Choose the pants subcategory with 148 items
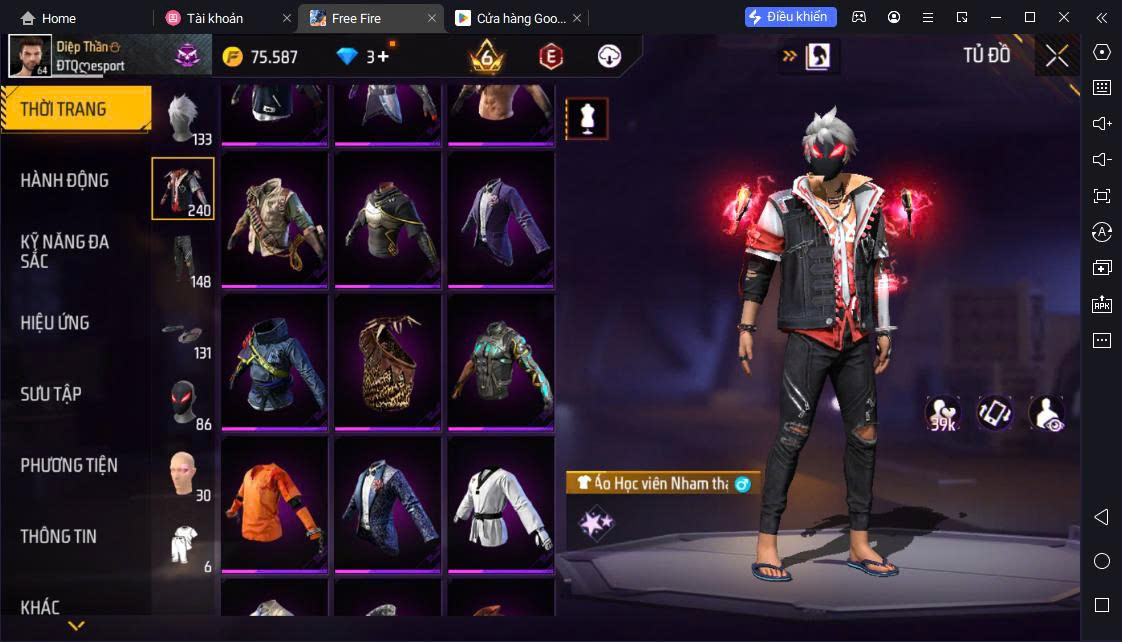The height and width of the screenshot is (642, 1122). tap(183, 260)
